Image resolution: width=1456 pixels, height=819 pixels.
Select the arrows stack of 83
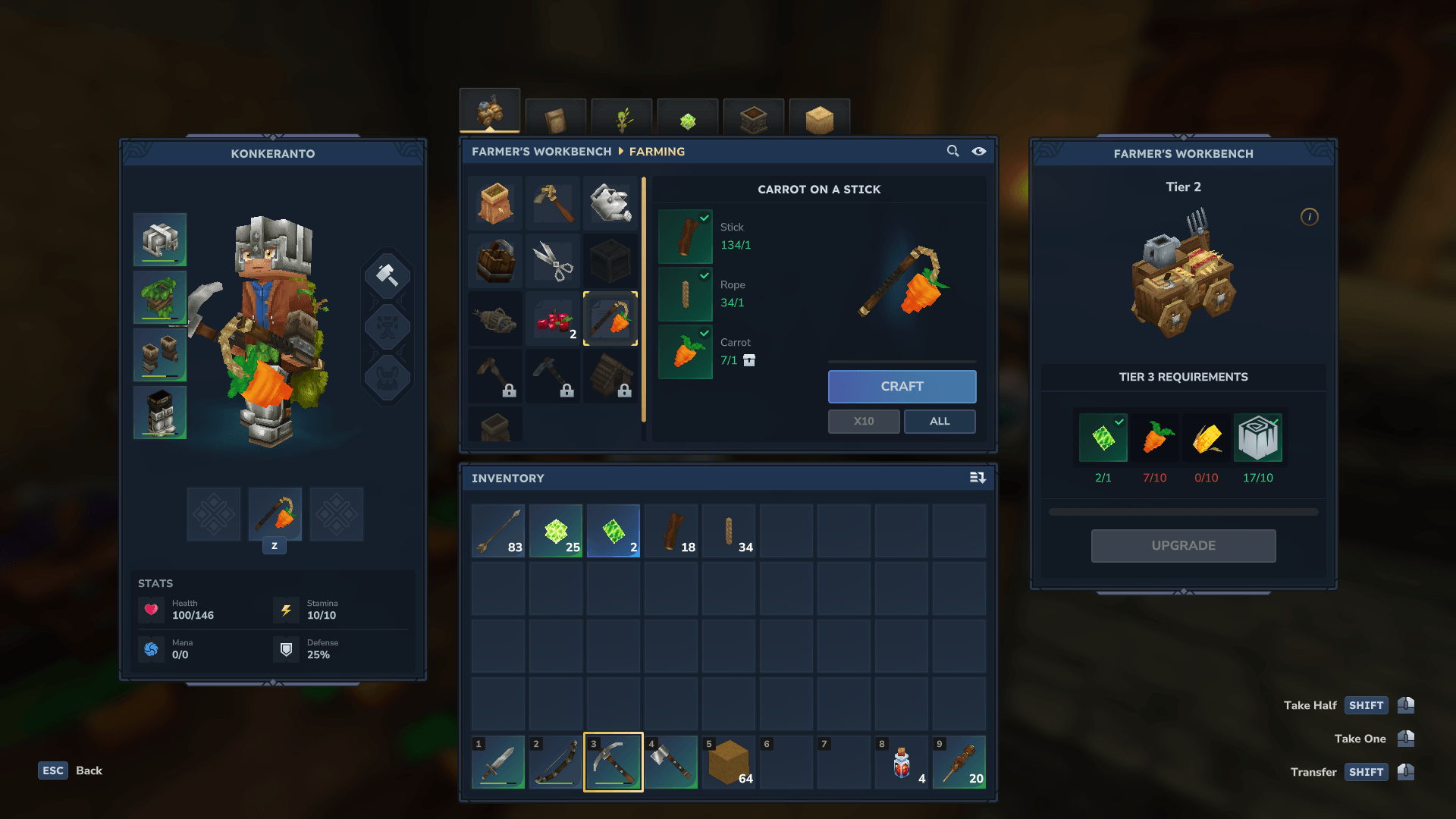pyautogui.click(x=498, y=531)
